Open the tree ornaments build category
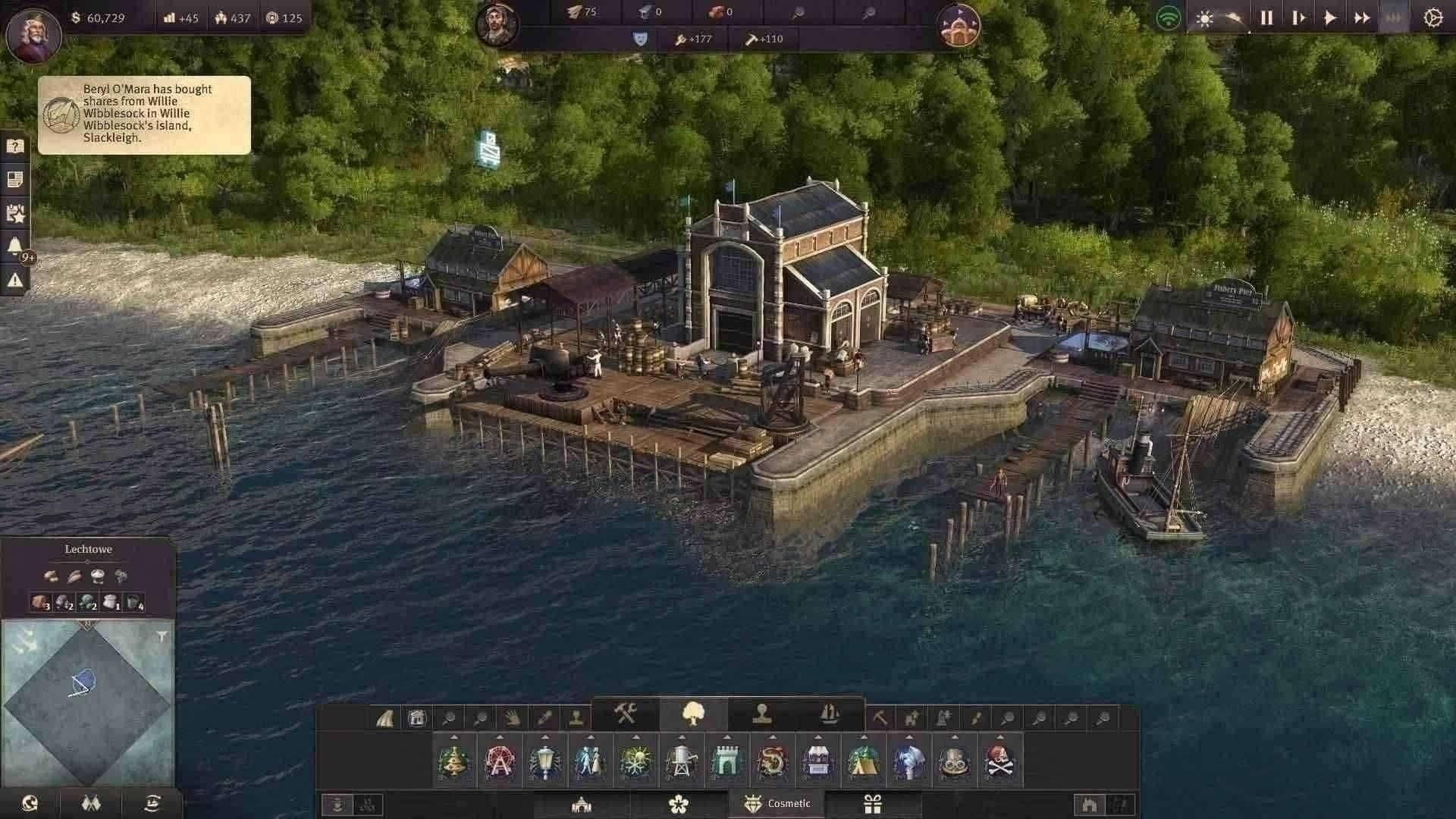 click(694, 714)
